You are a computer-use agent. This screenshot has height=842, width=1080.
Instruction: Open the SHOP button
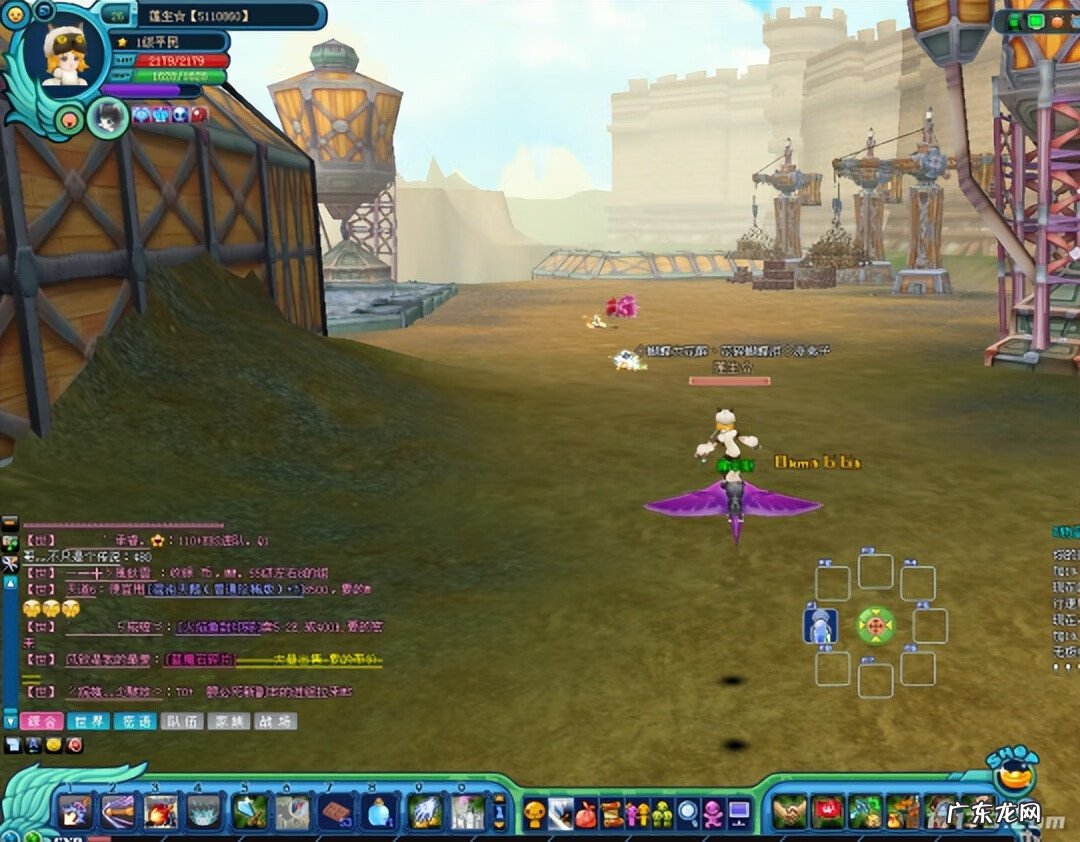1012,772
